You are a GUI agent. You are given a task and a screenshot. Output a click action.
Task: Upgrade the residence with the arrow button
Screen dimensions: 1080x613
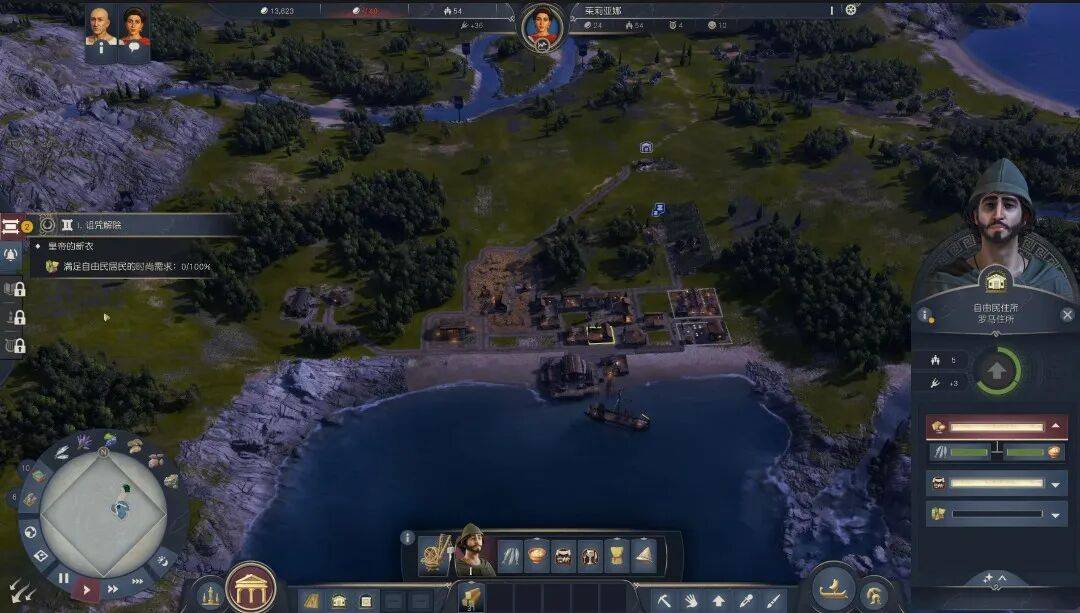(997, 372)
